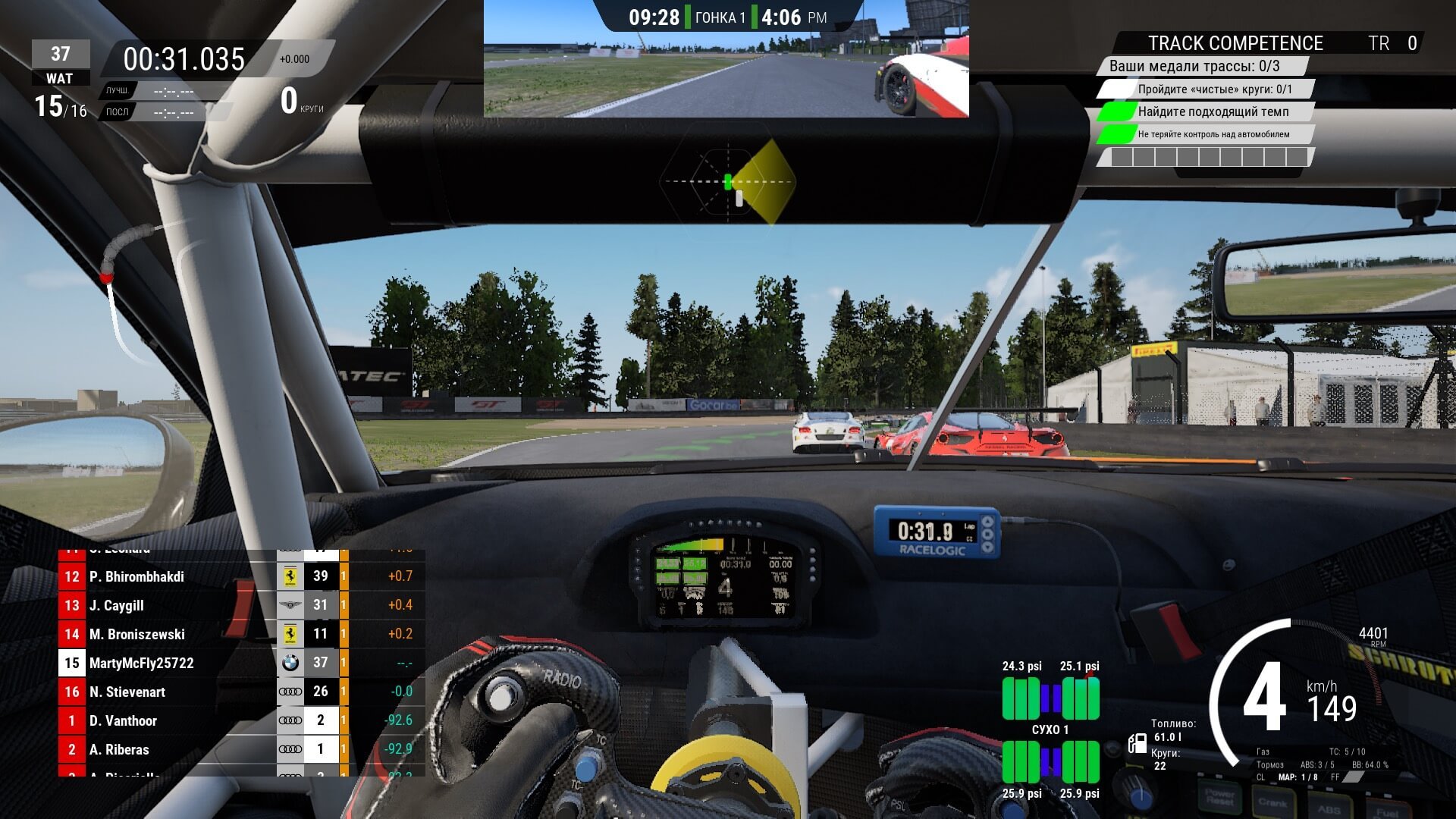
Task: Choose A. Riberas in the standings
Action: click(x=119, y=750)
